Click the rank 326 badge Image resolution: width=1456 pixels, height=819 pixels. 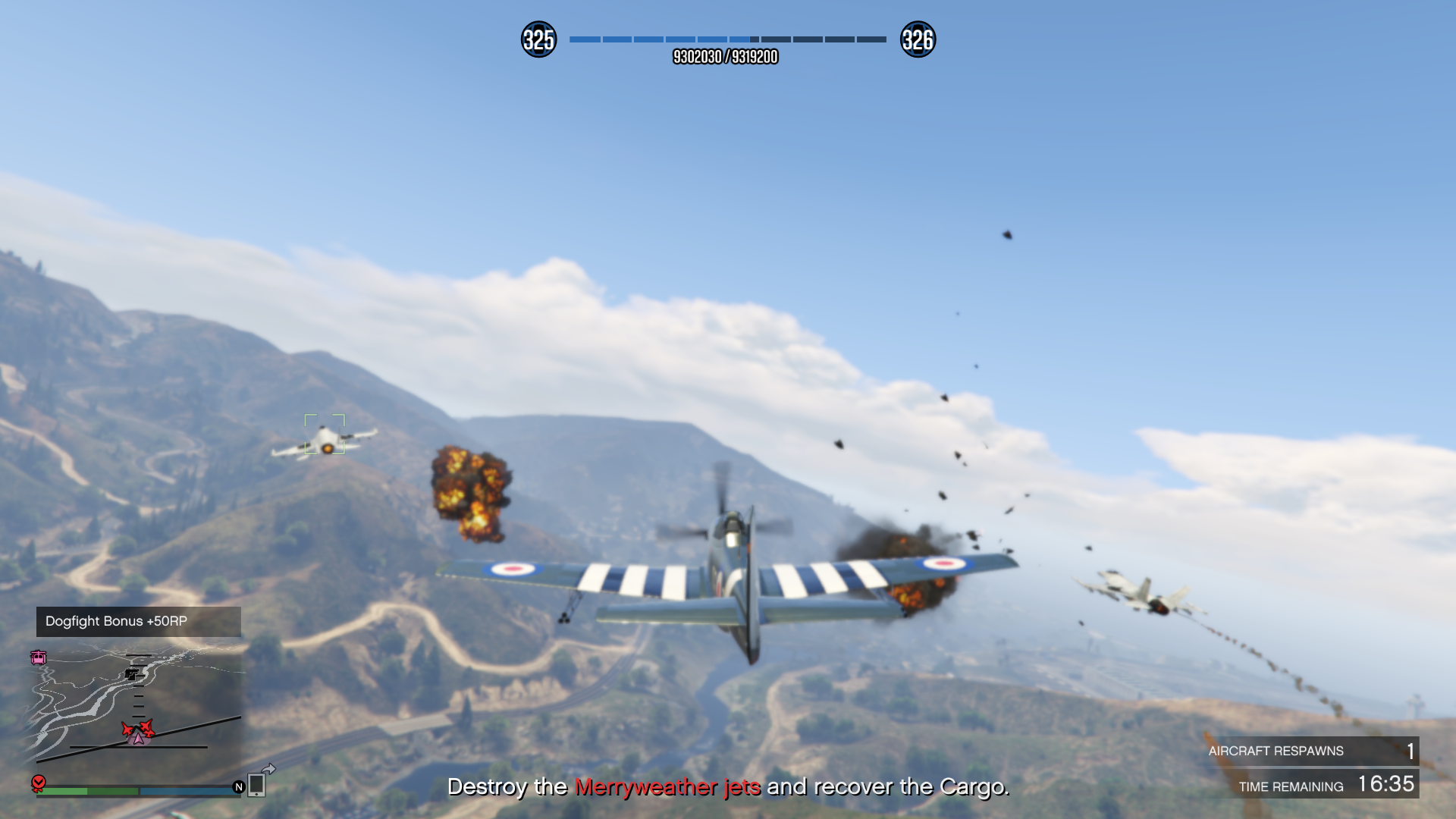(x=918, y=39)
